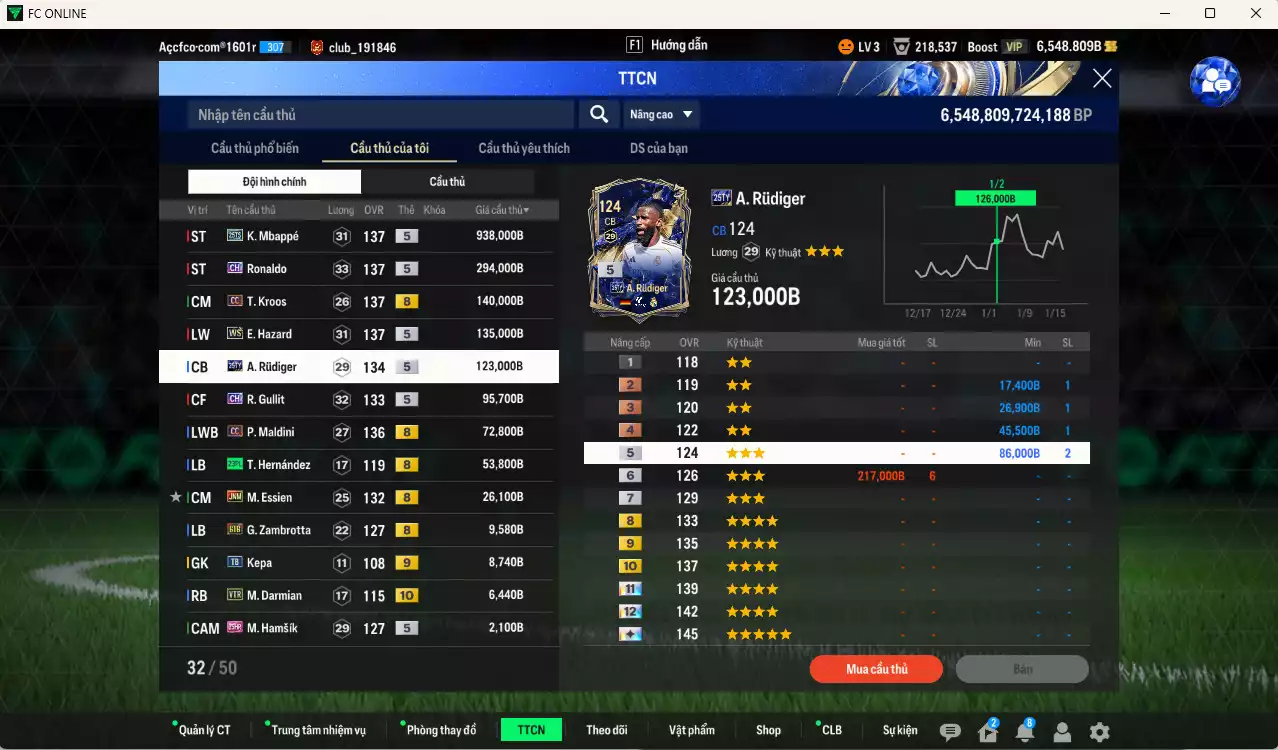This screenshot has height=750, width=1278.
Task: Select the Cầu thủ sub-tab
Action: [x=447, y=182]
